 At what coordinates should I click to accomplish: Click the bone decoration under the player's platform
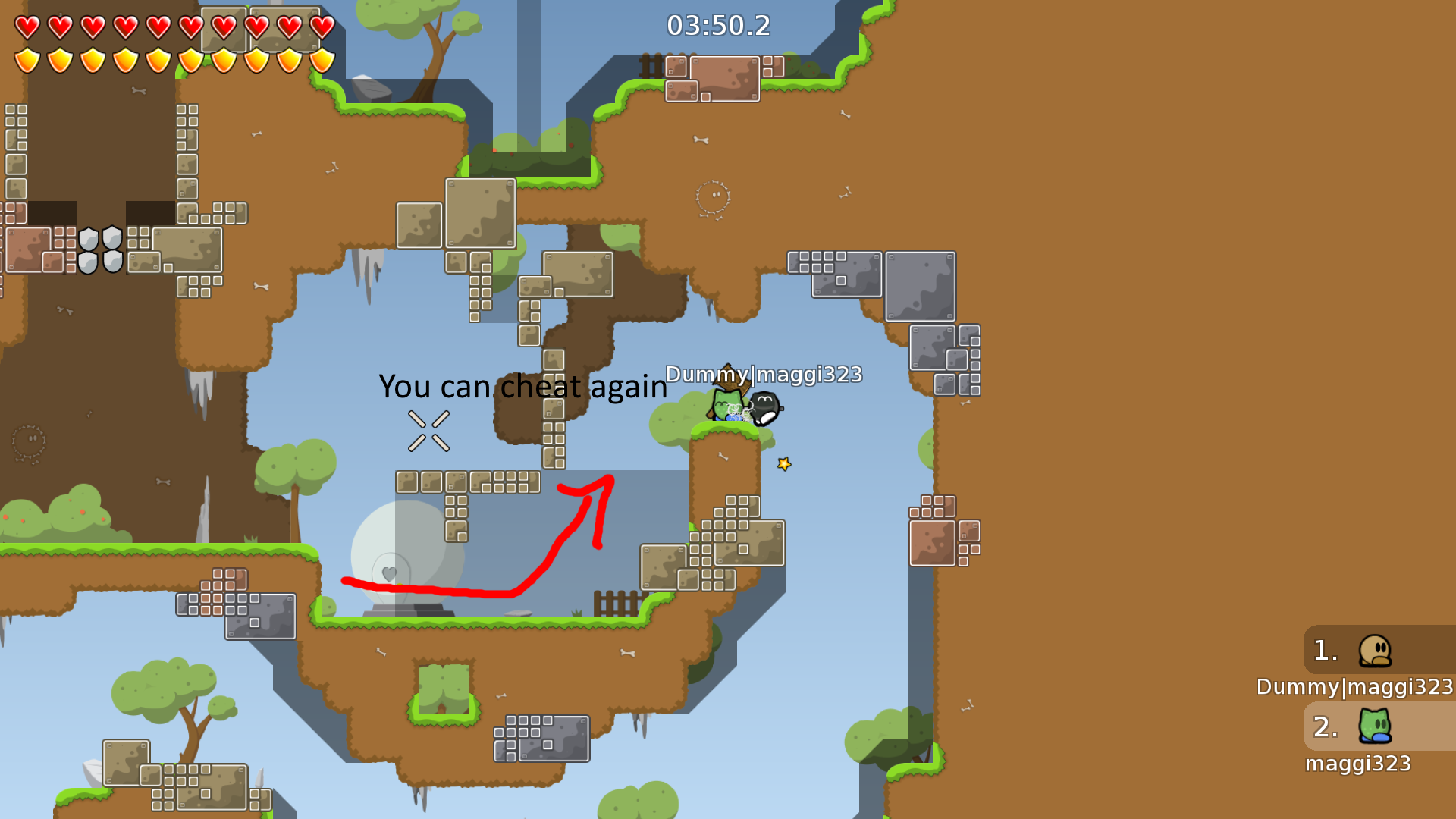(x=723, y=457)
